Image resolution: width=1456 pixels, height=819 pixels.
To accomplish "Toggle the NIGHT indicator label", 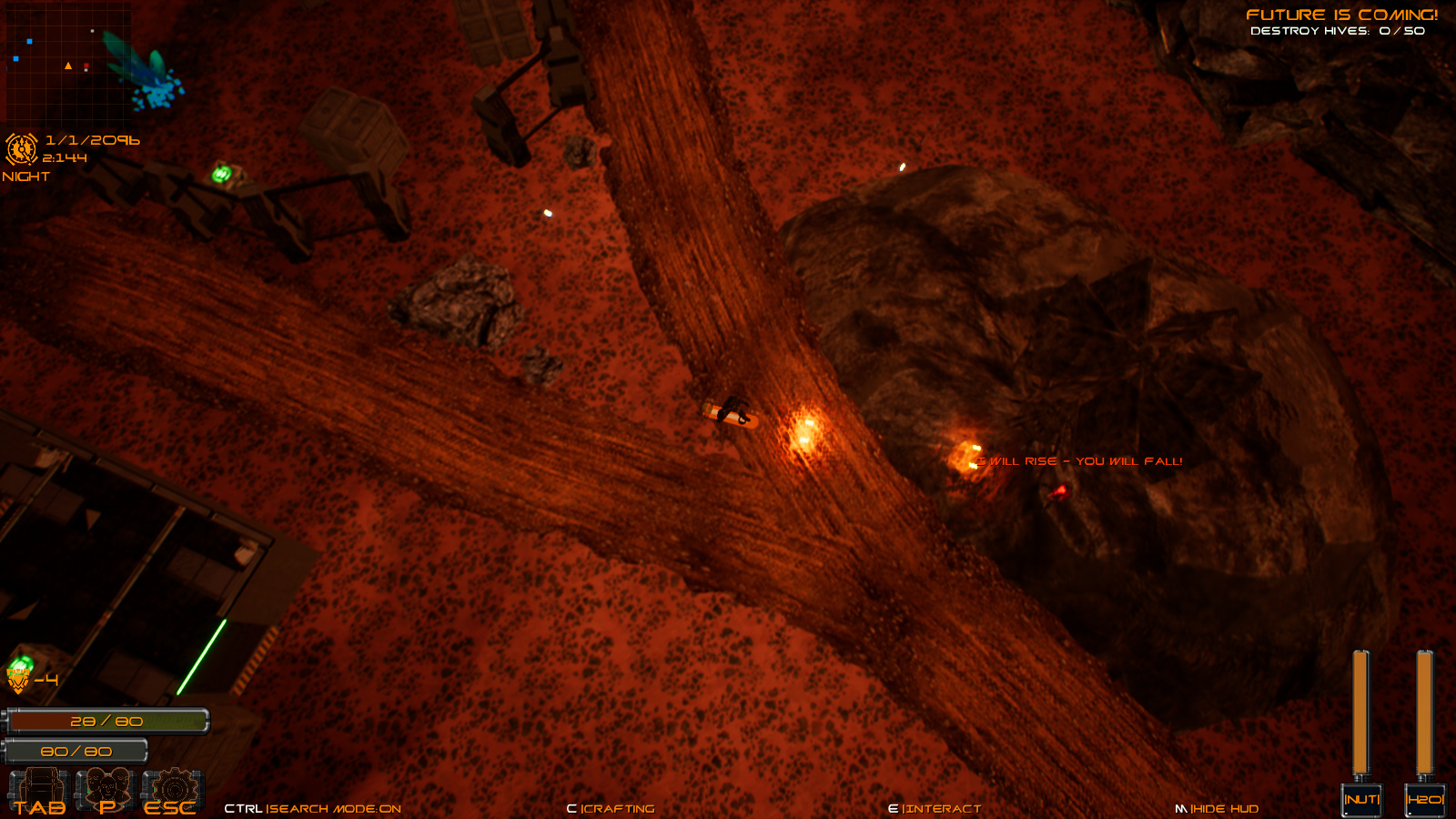I will (25, 177).
